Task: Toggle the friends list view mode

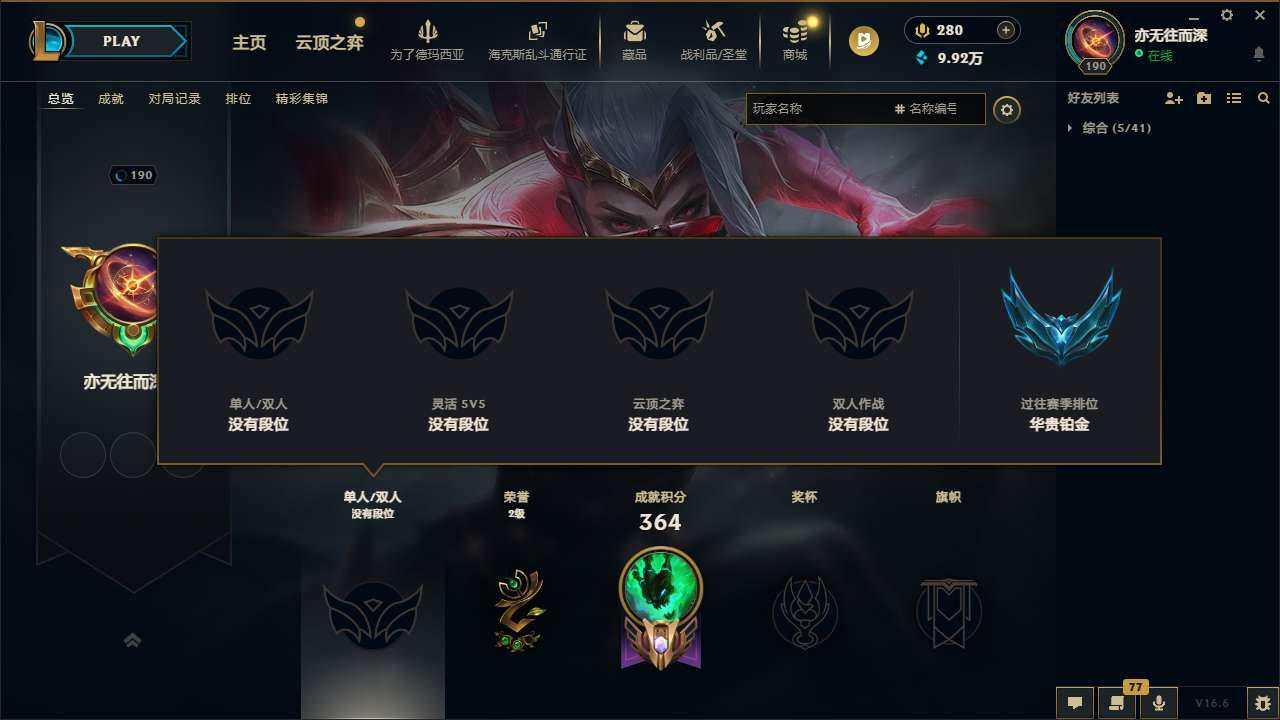Action: (1234, 98)
